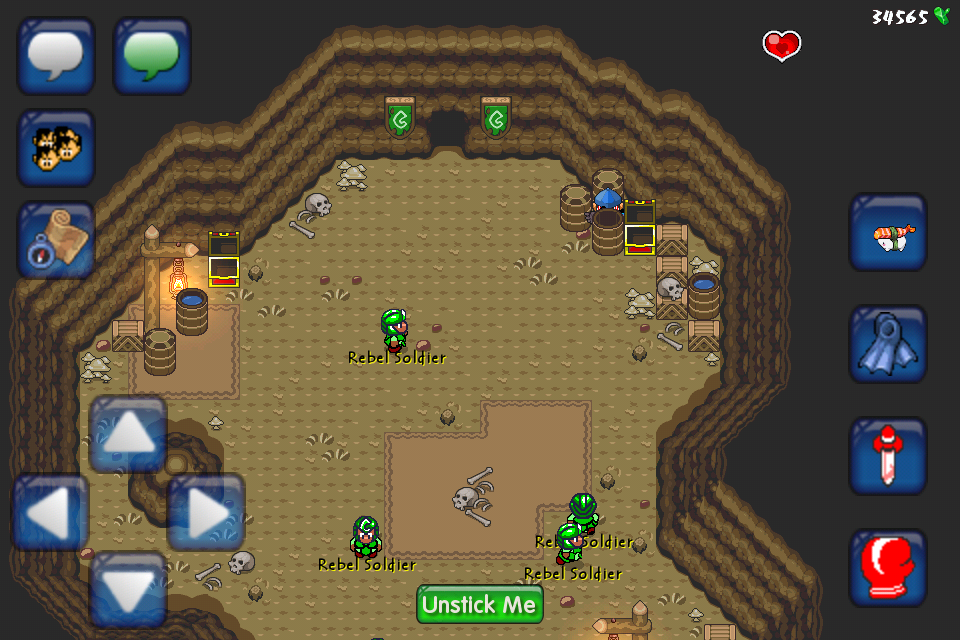
Task: Select the blue flippers item button
Action: point(888,344)
